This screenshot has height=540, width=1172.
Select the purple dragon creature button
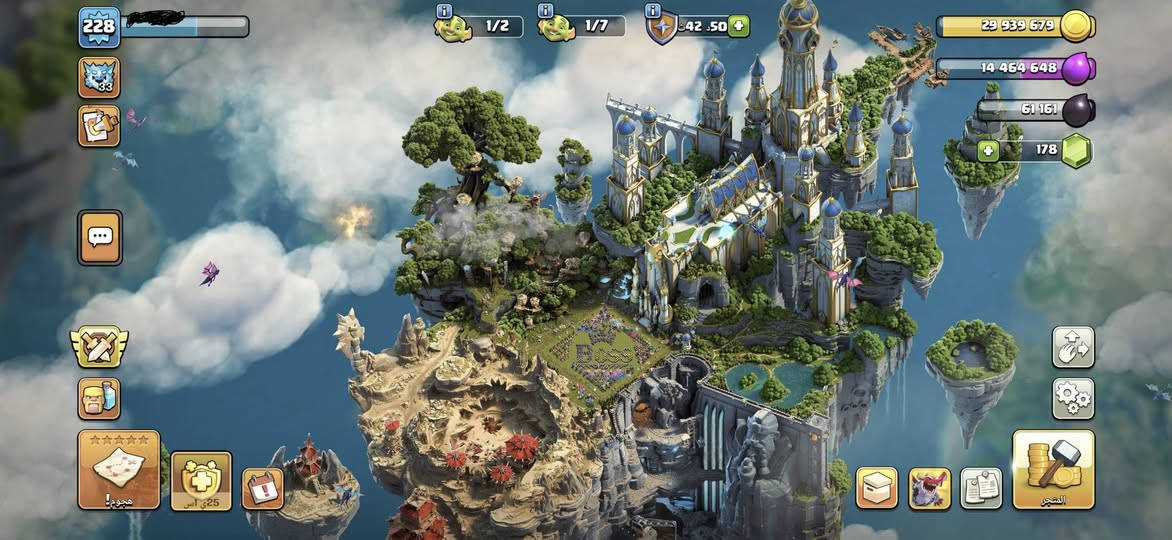click(x=929, y=488)
